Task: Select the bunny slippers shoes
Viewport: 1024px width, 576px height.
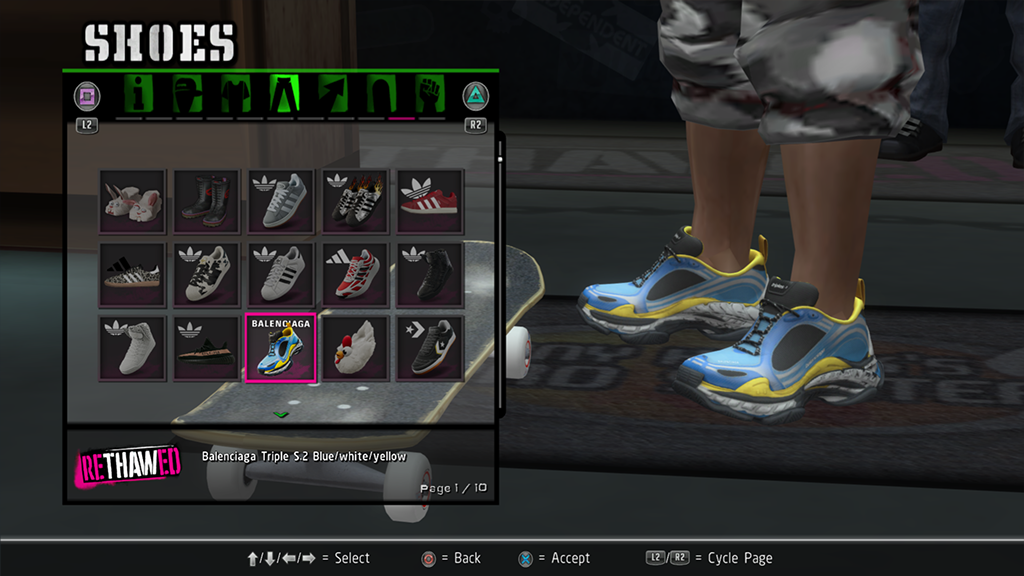Action: [132, 202]
